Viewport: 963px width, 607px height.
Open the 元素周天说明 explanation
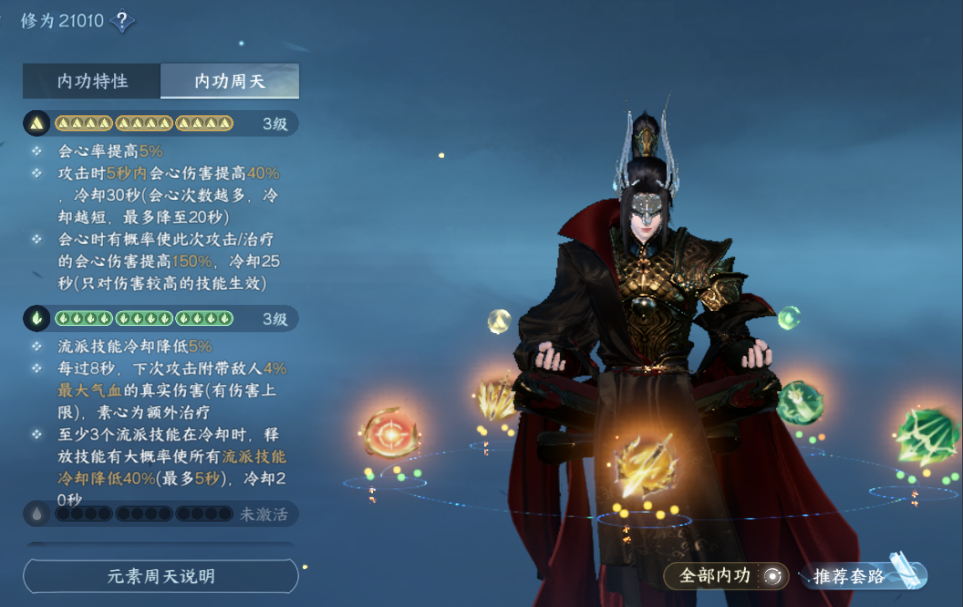point(161,576)
